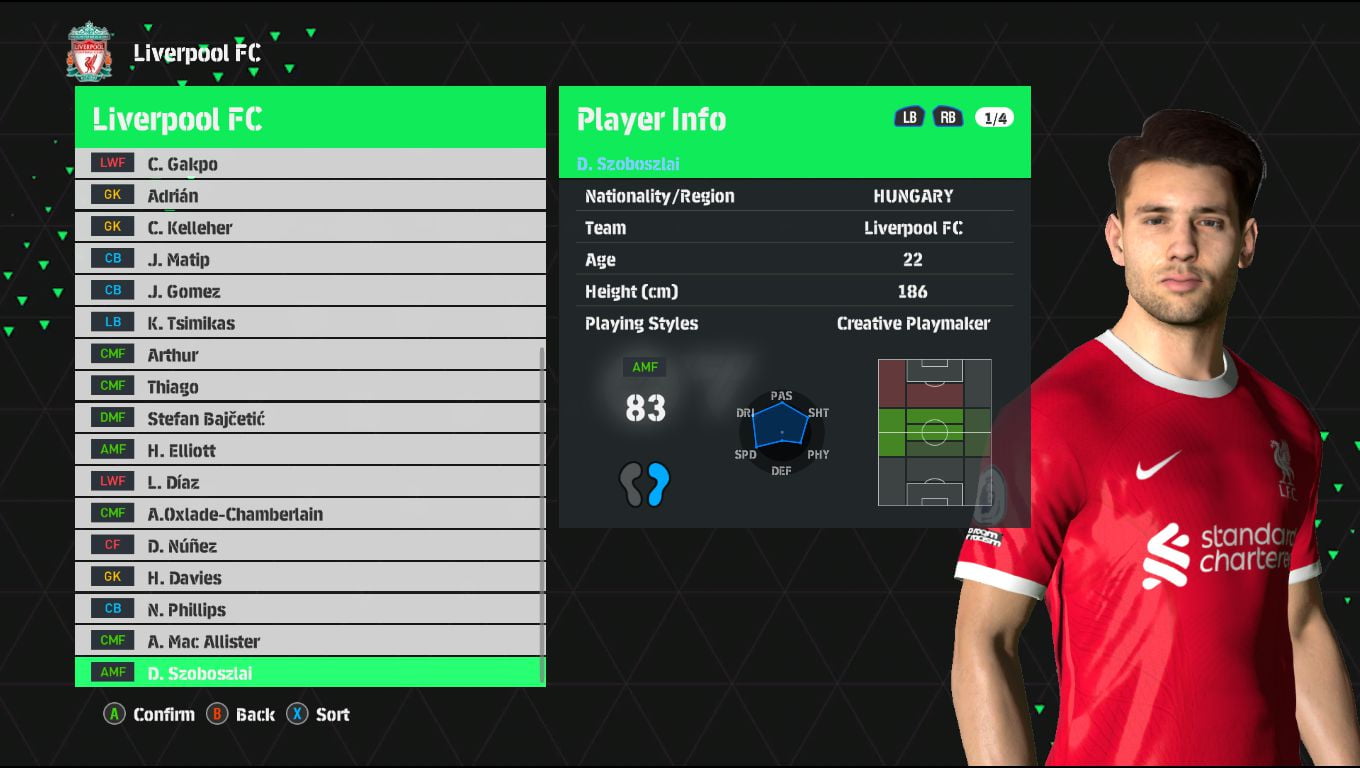Select striker D. Núñez

[310, 546]
